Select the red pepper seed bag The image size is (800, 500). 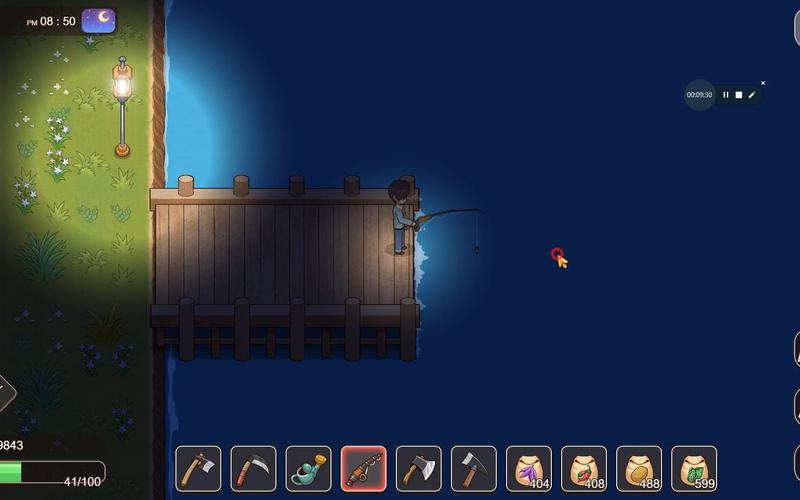click(583, 468)
